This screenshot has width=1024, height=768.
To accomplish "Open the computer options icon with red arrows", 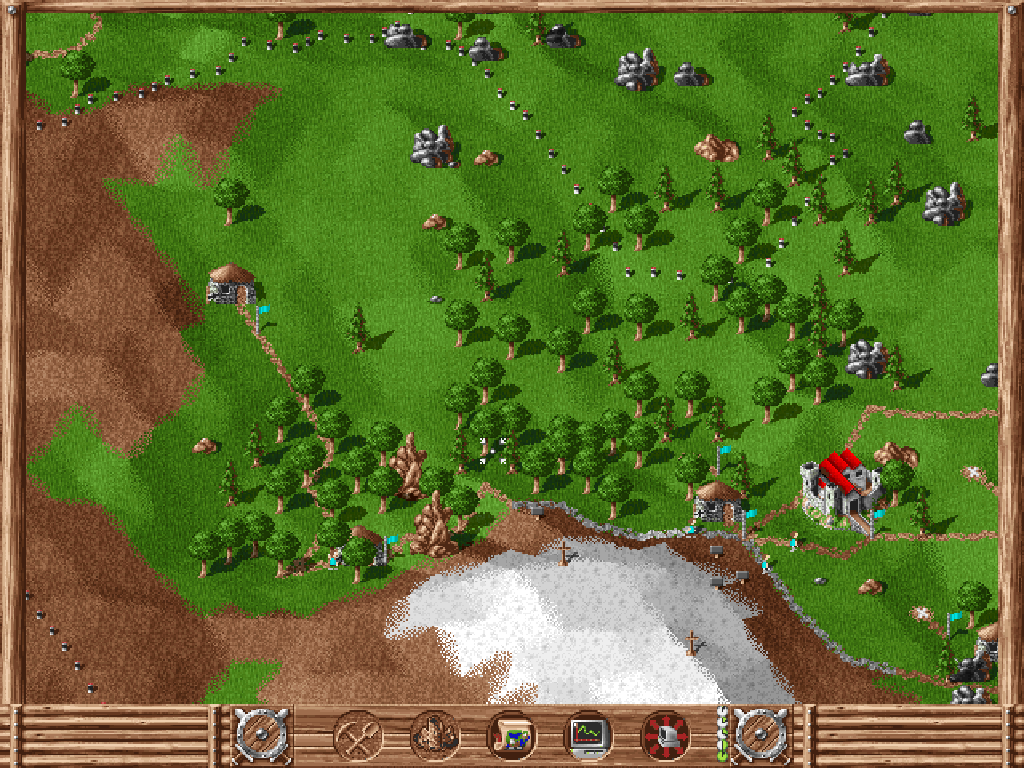I will (665, 737).
